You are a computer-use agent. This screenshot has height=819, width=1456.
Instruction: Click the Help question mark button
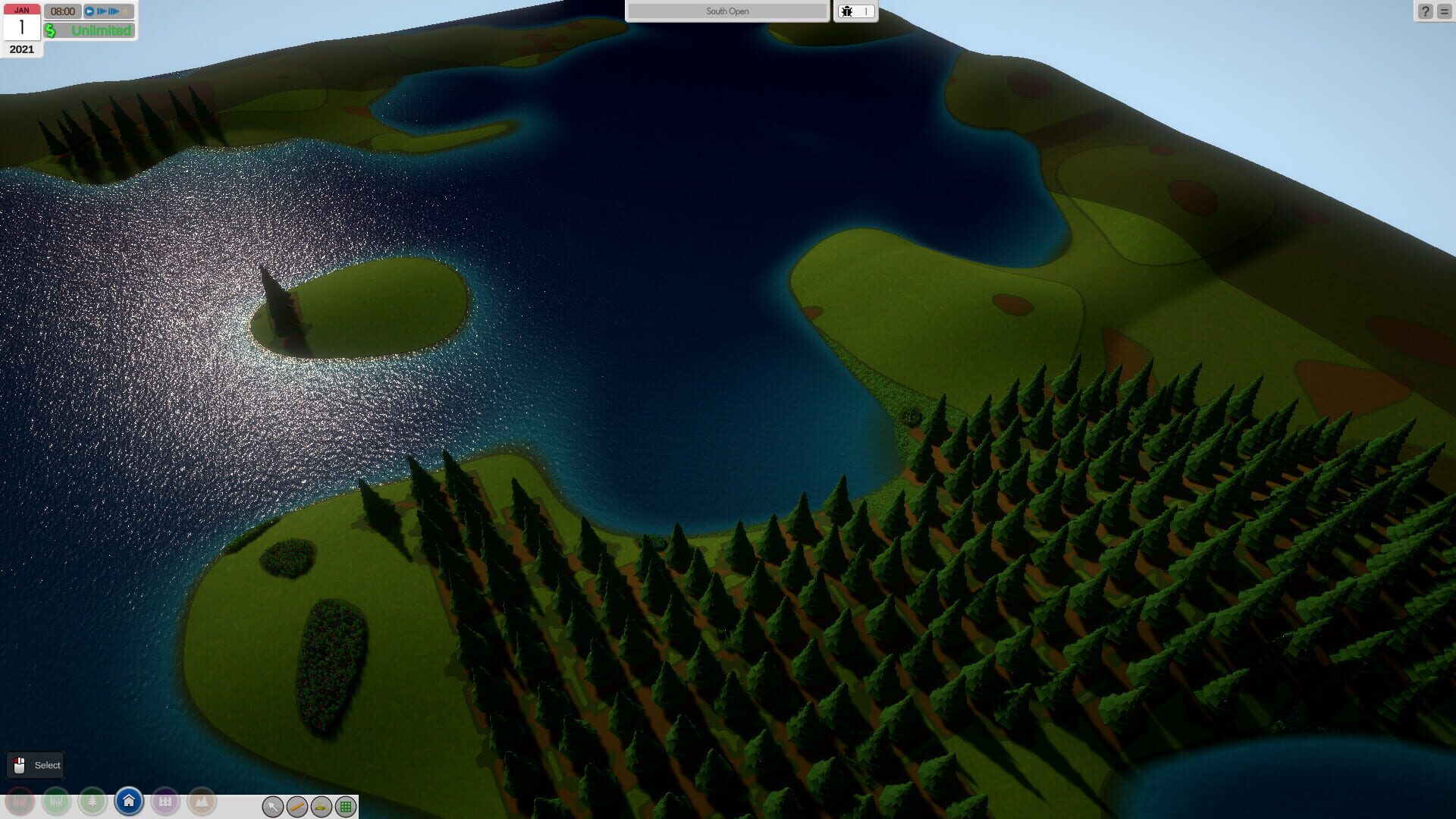(x=1426, y=11)
